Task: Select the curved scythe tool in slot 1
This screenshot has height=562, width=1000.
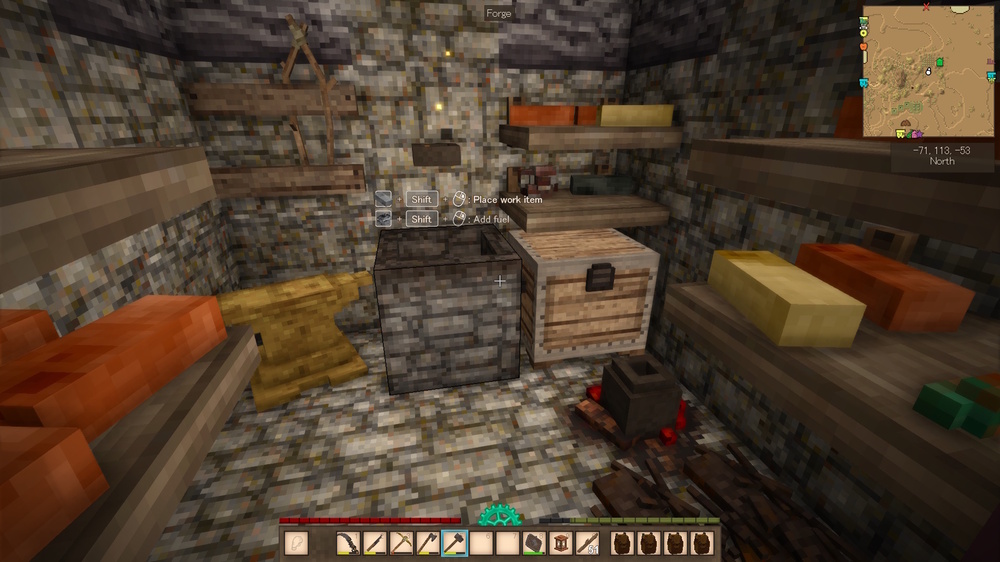Action: pos(349,543)
